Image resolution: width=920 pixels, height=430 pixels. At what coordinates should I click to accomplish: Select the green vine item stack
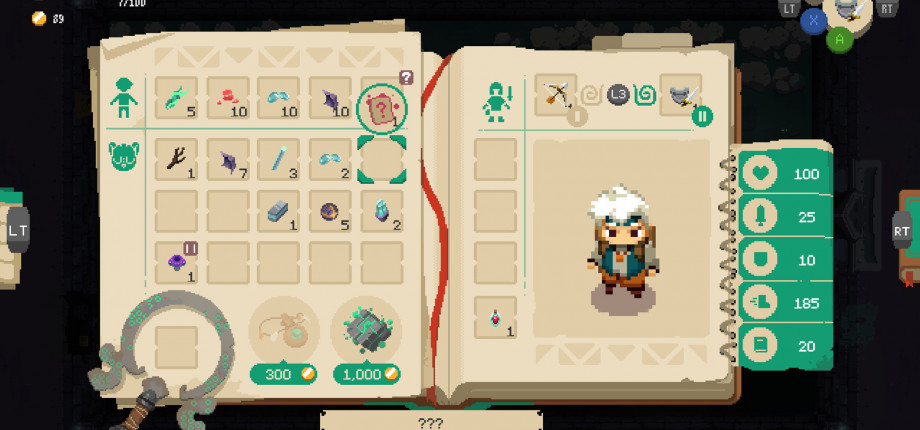tap(176, 98)
